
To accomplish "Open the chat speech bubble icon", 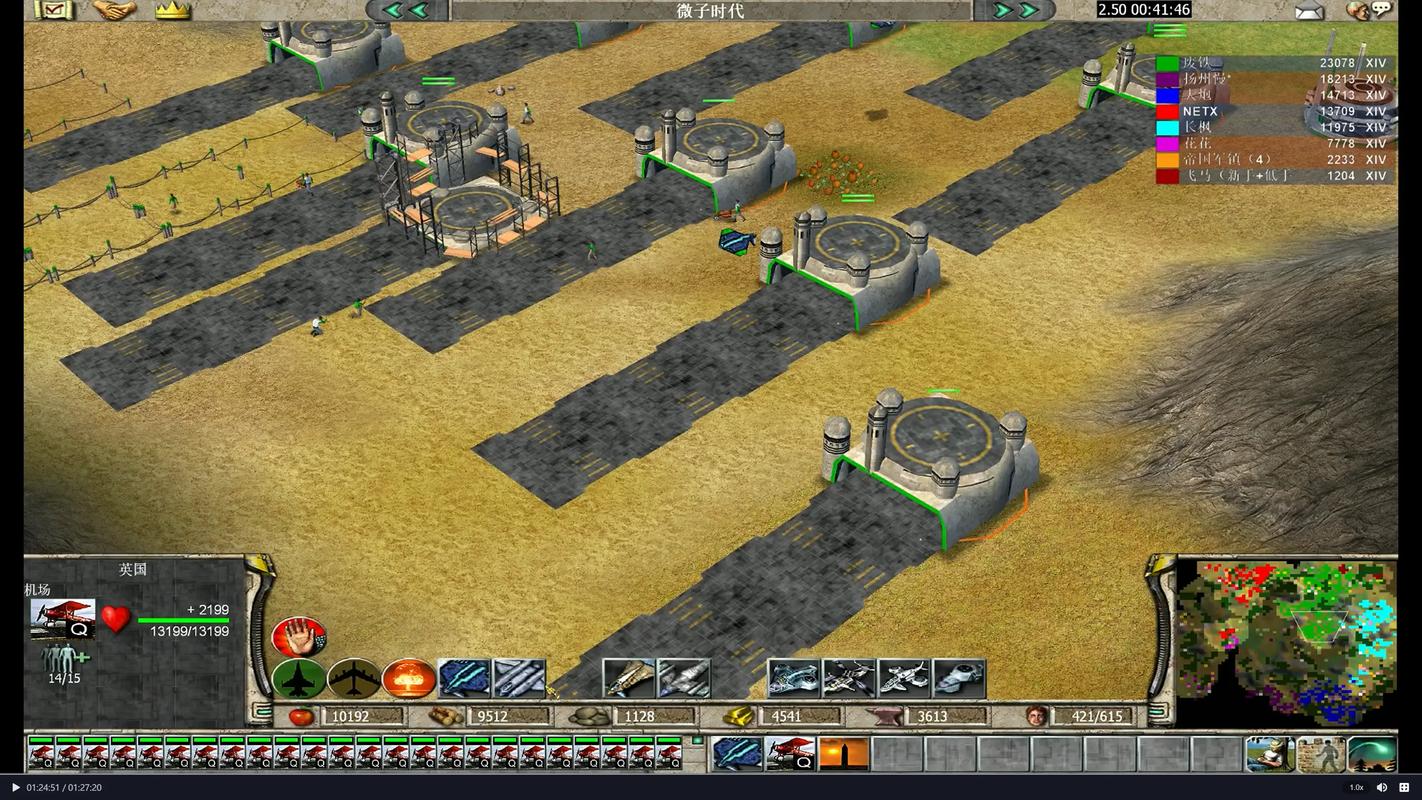I will point(1381,10).
